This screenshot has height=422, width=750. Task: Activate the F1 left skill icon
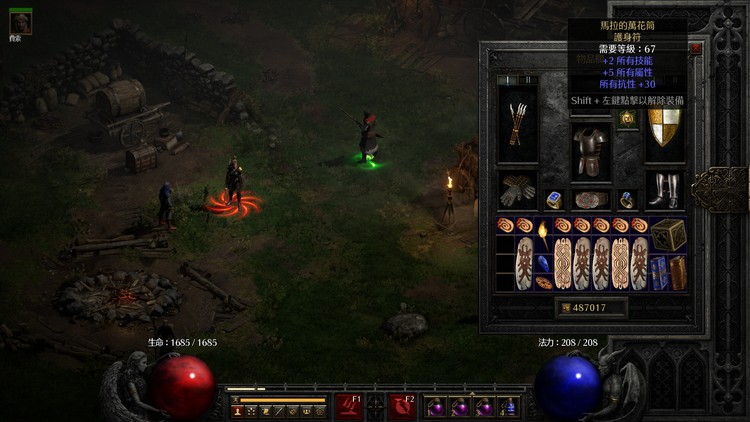coord(349,405)
